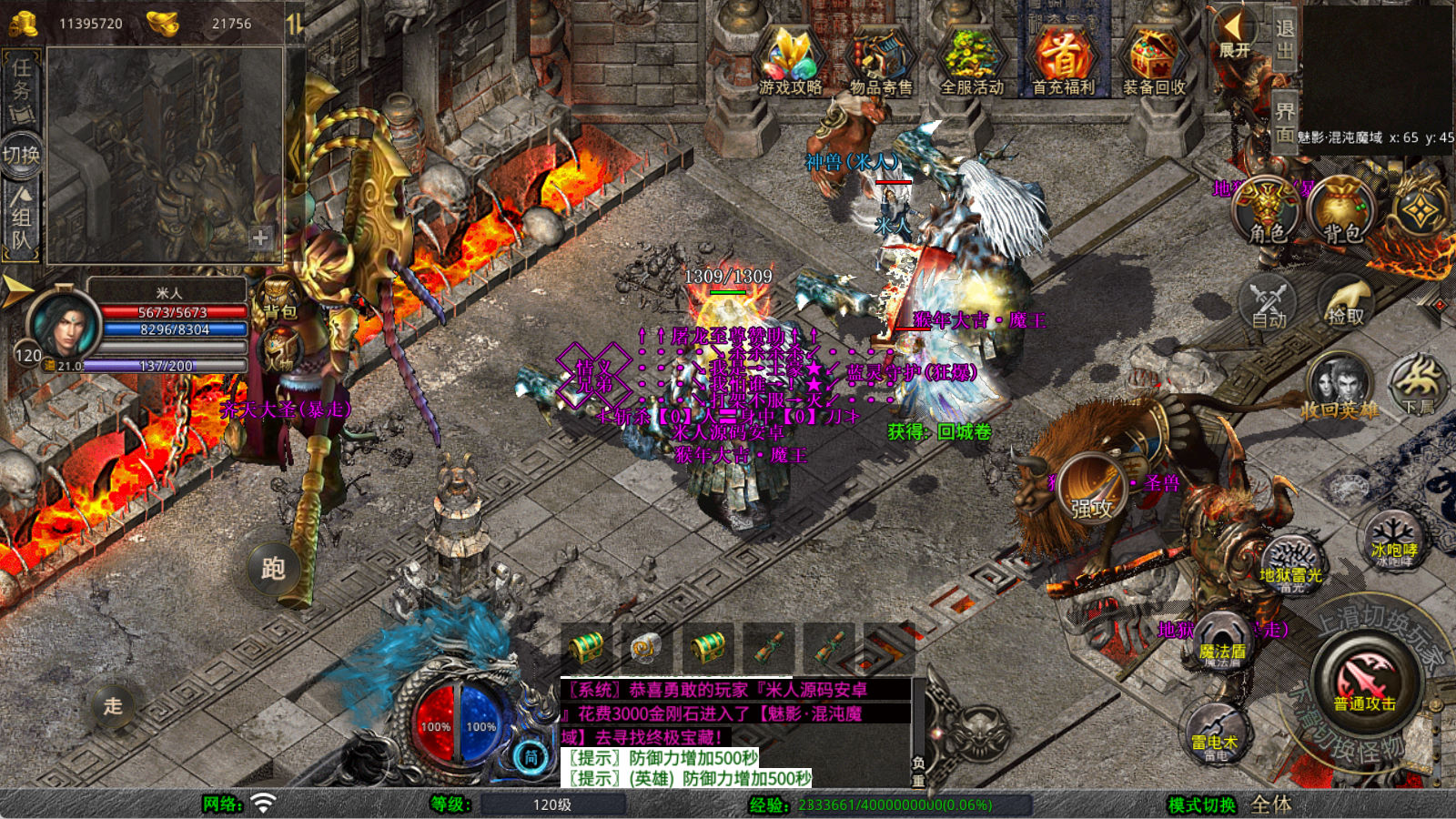This screenshot has height=819, width=1456.
Task: Open the 角色 character sheet
Action: [x=1268, y=211]
